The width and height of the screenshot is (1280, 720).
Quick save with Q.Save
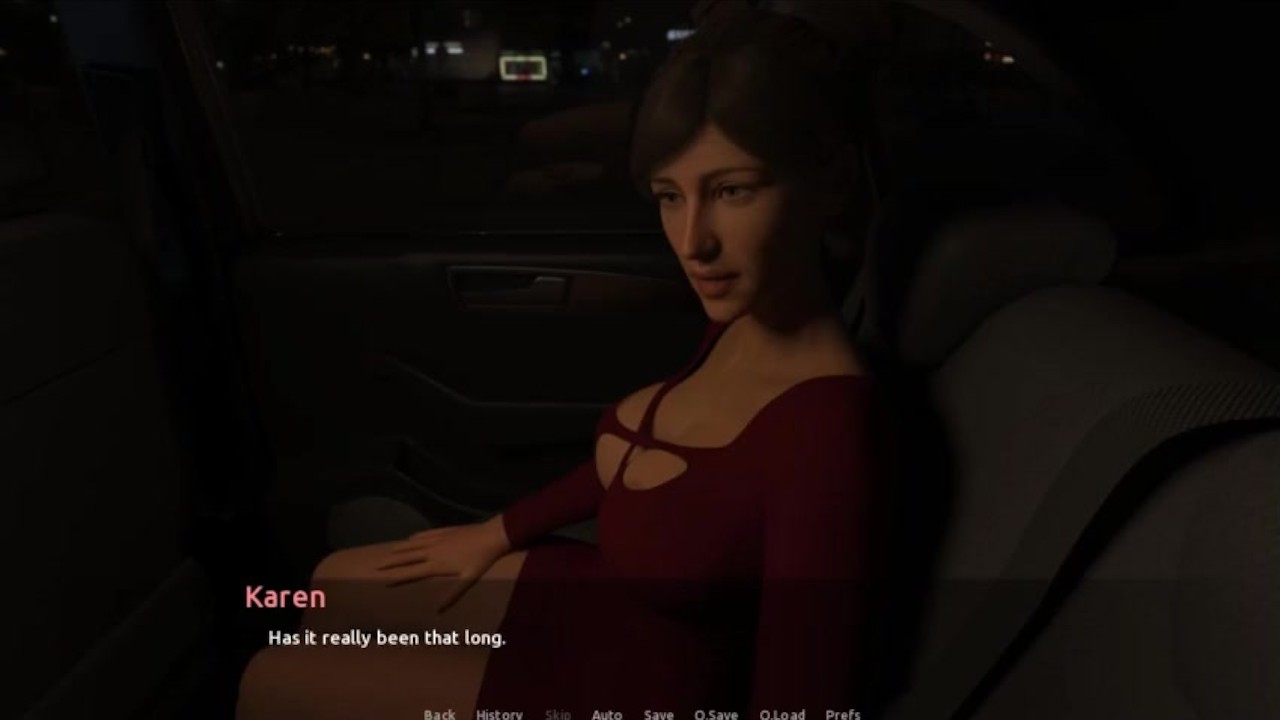(716, 713)
